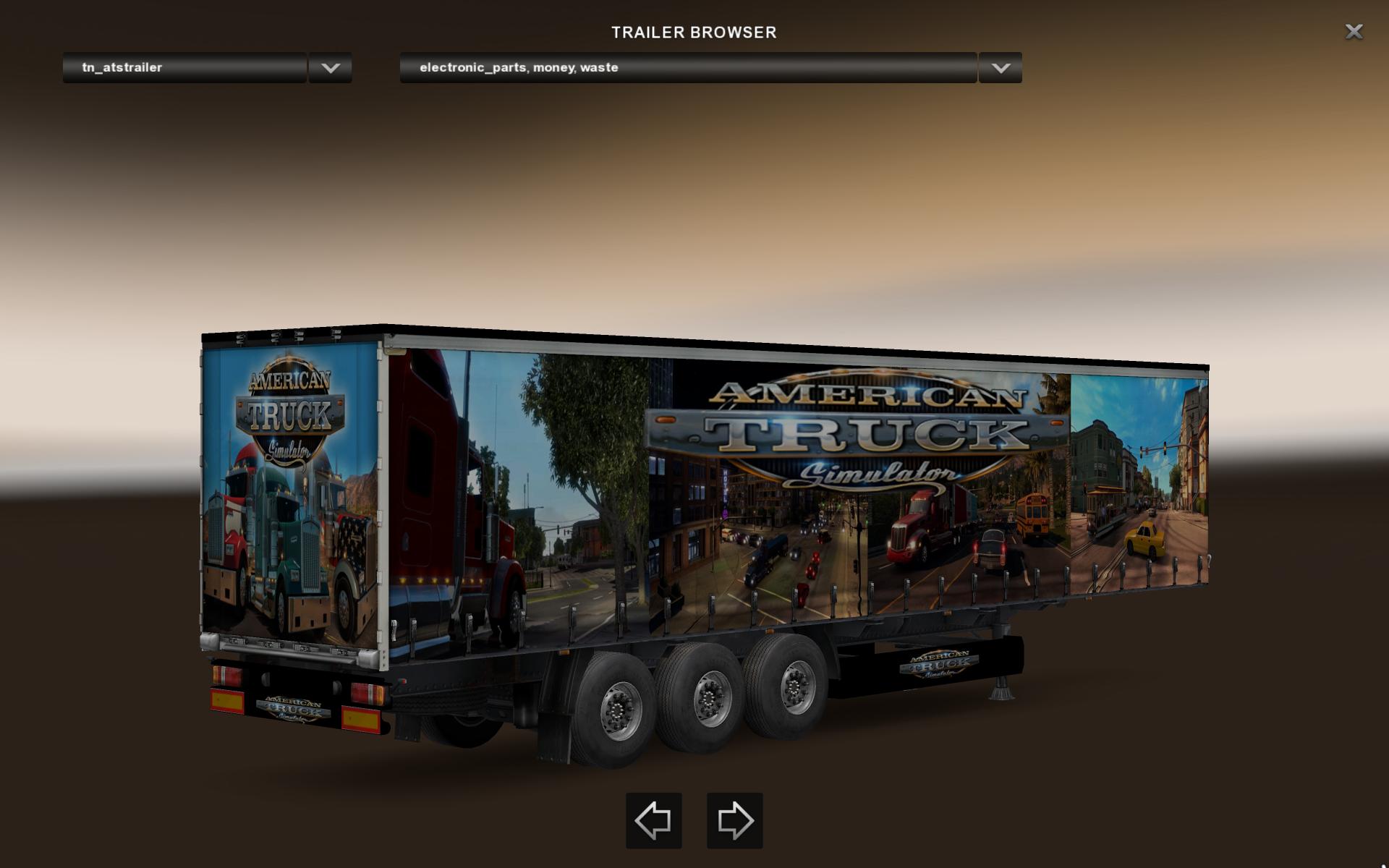Expand cargo list with its arrow button
Image resolution: width=1389 pixels, height=868 pixels.
pyautogui.click(x=1001, y=67)
